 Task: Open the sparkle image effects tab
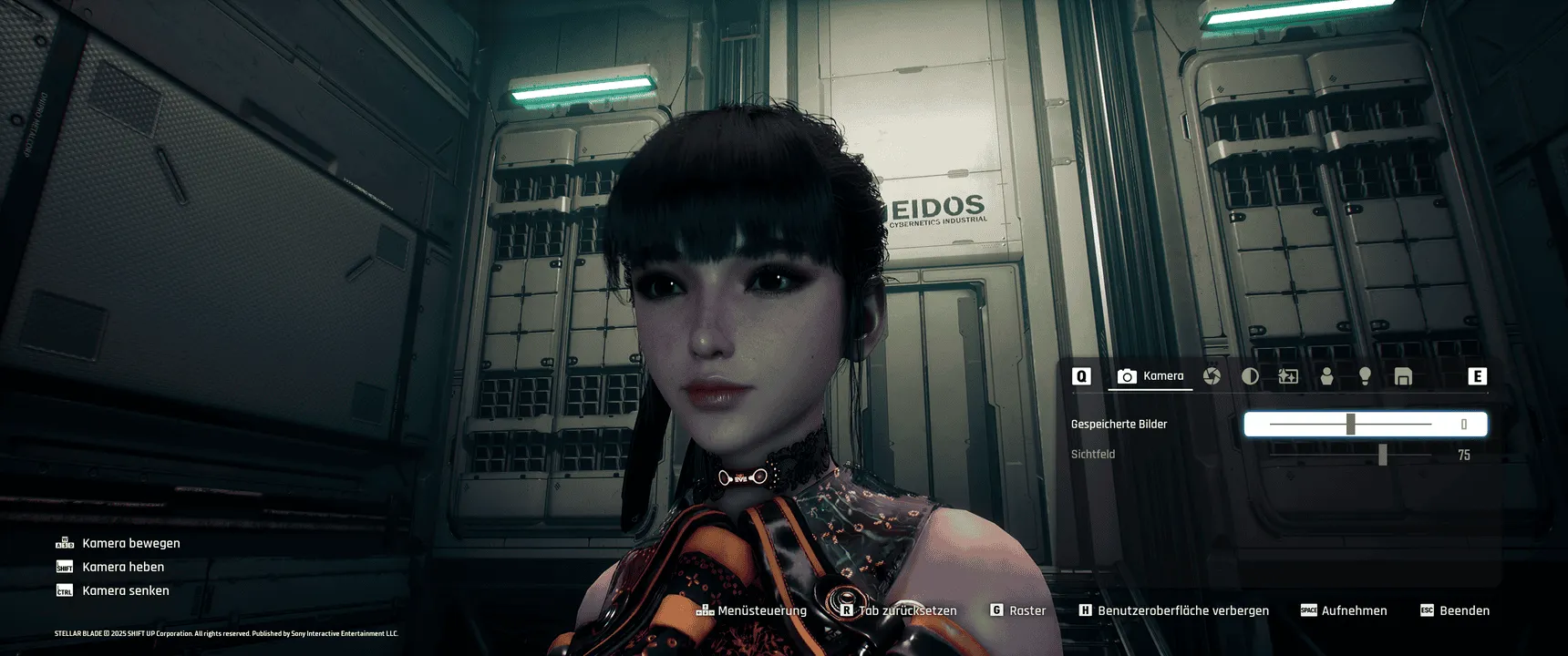(x=1288, y=376)
